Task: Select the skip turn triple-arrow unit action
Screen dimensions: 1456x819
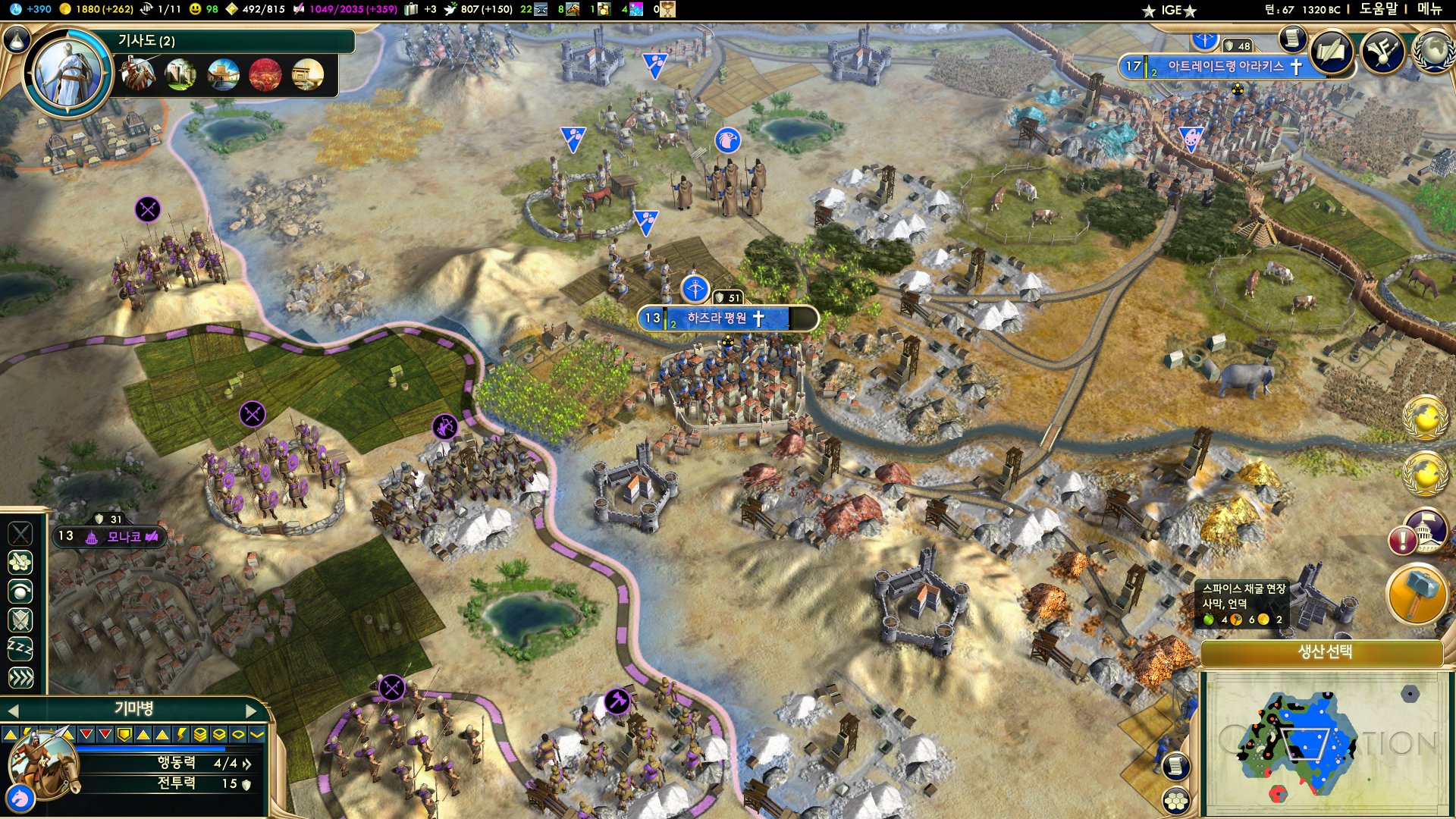Action: (x=20, y=677)
